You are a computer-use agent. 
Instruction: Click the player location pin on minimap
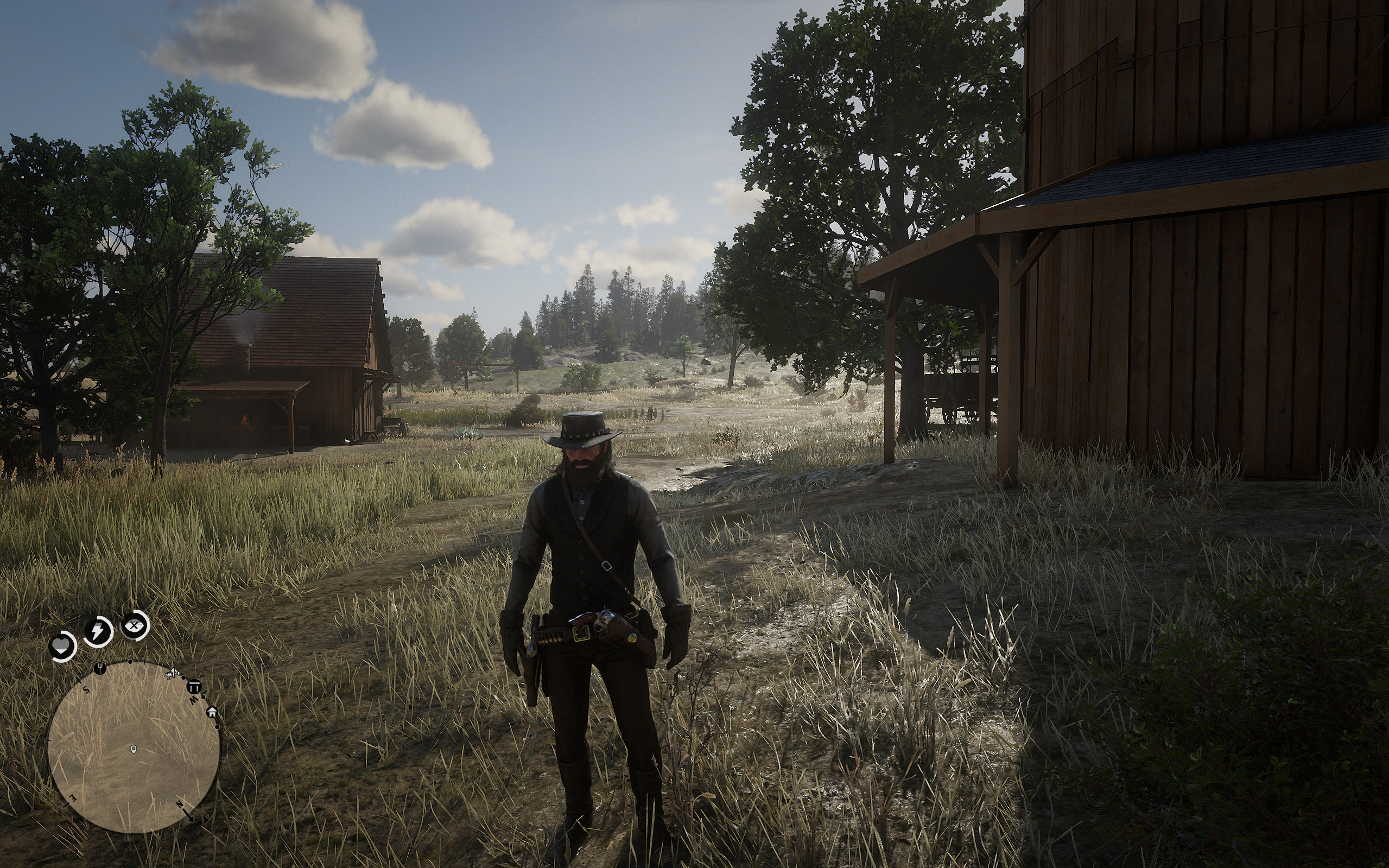134,749
